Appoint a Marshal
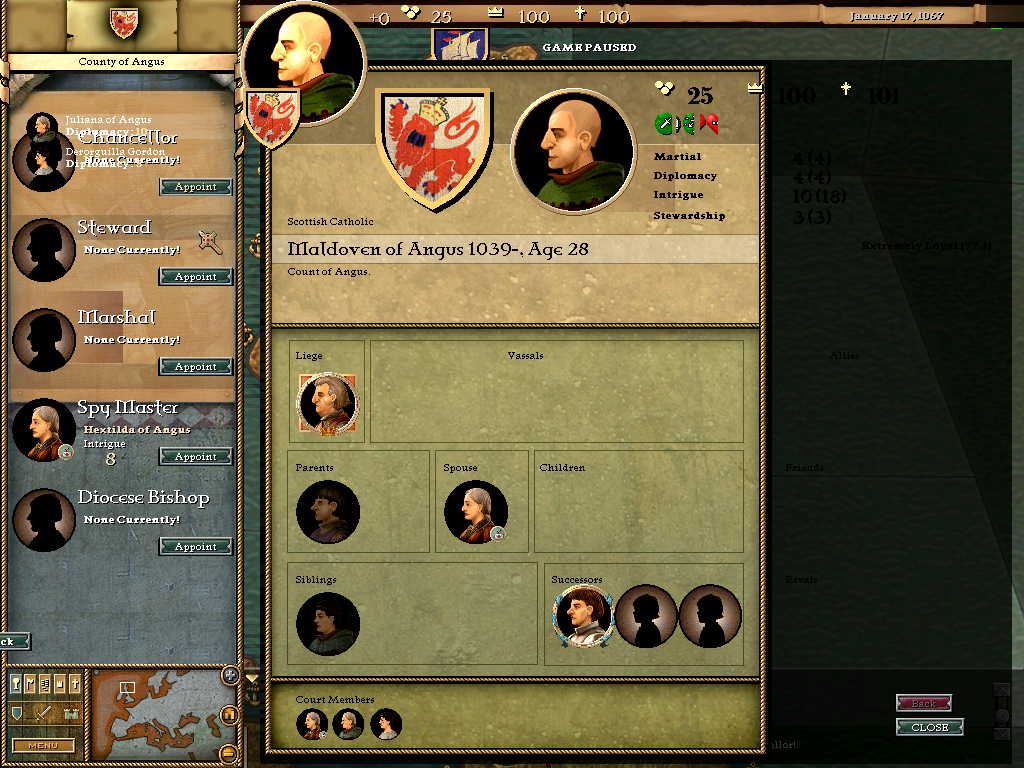 [196, 367]
